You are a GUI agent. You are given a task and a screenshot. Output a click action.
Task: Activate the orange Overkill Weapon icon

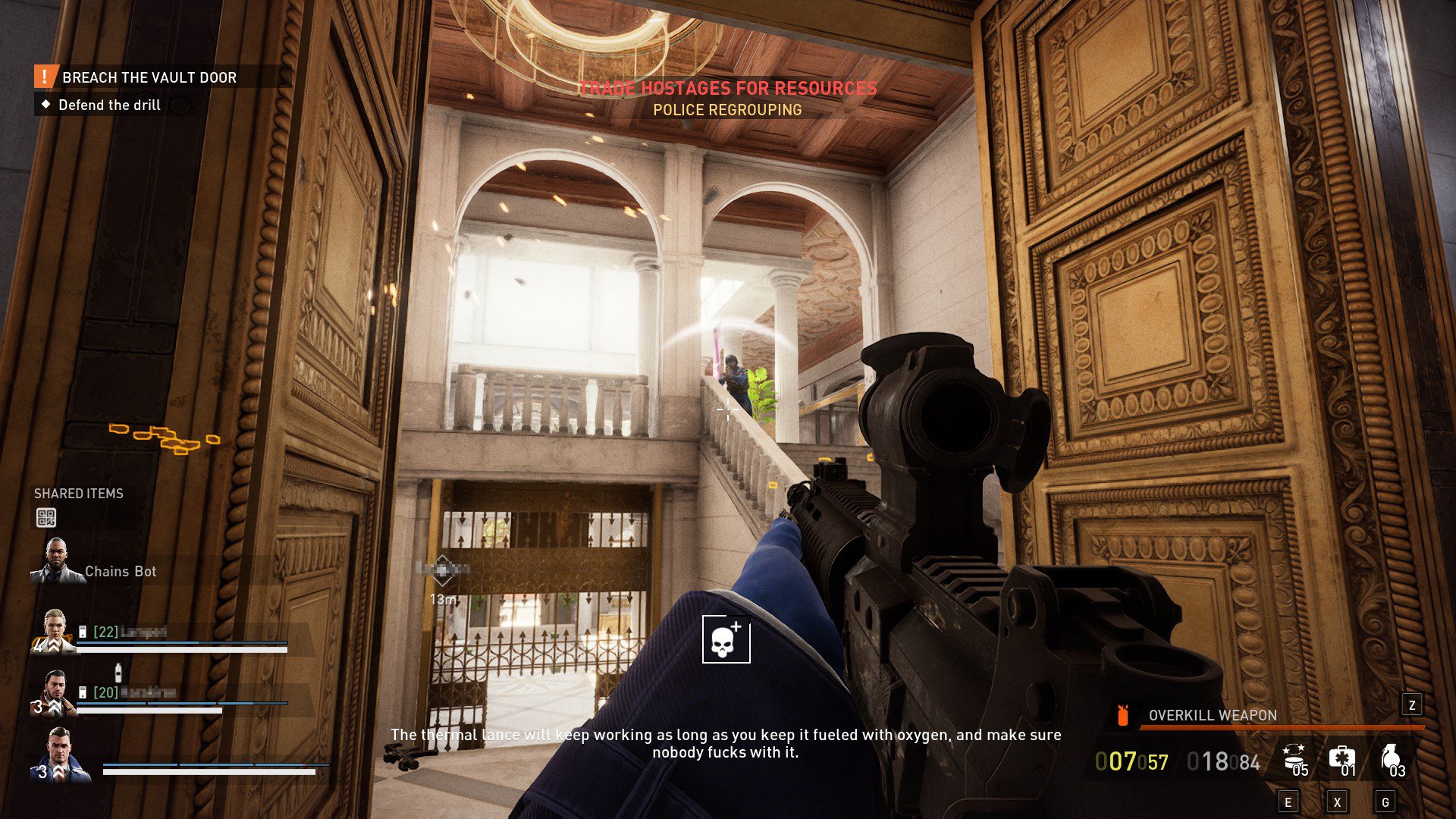point(1123,715)
